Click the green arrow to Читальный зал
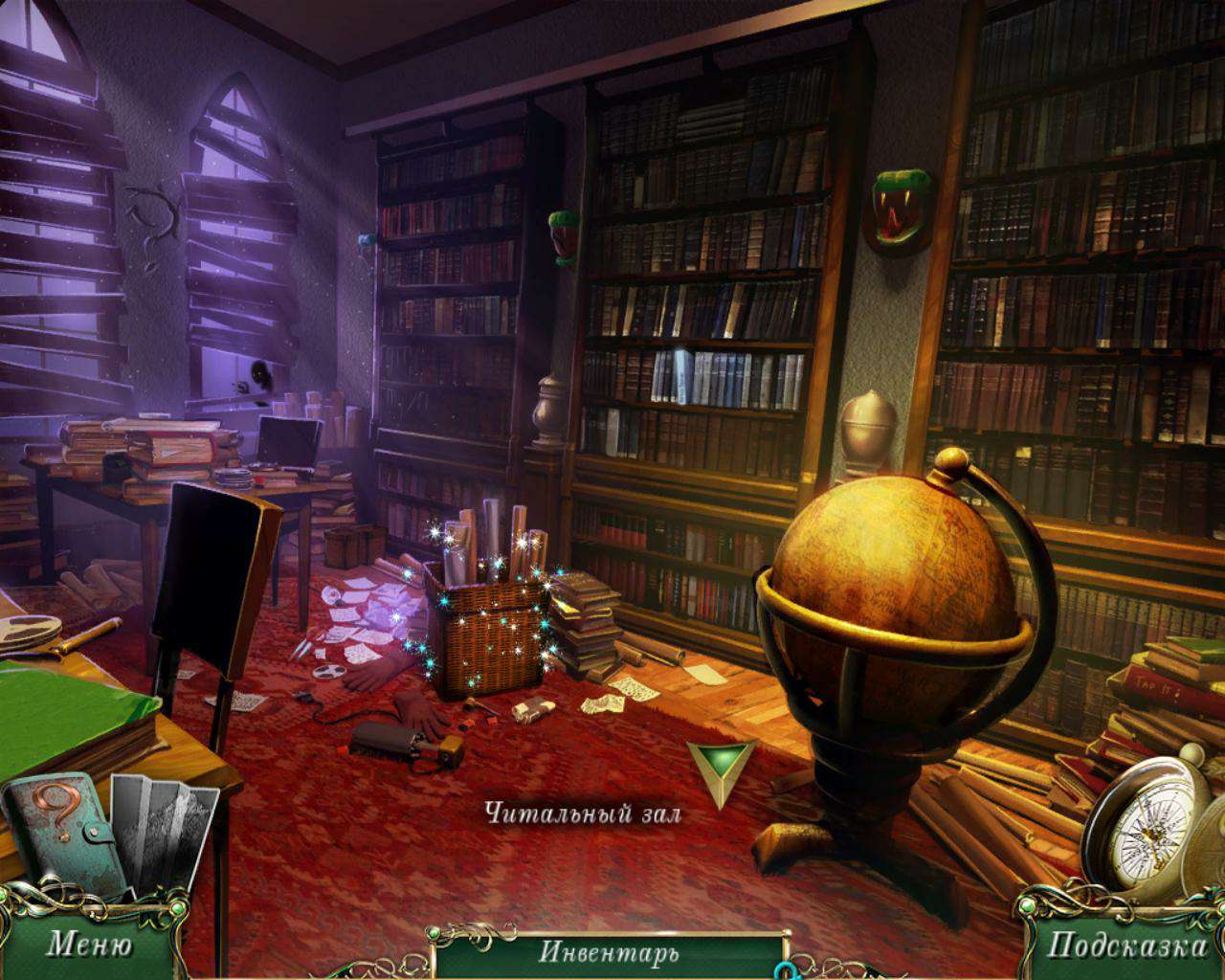This screenshot has width=1225, height=980. 720,768
